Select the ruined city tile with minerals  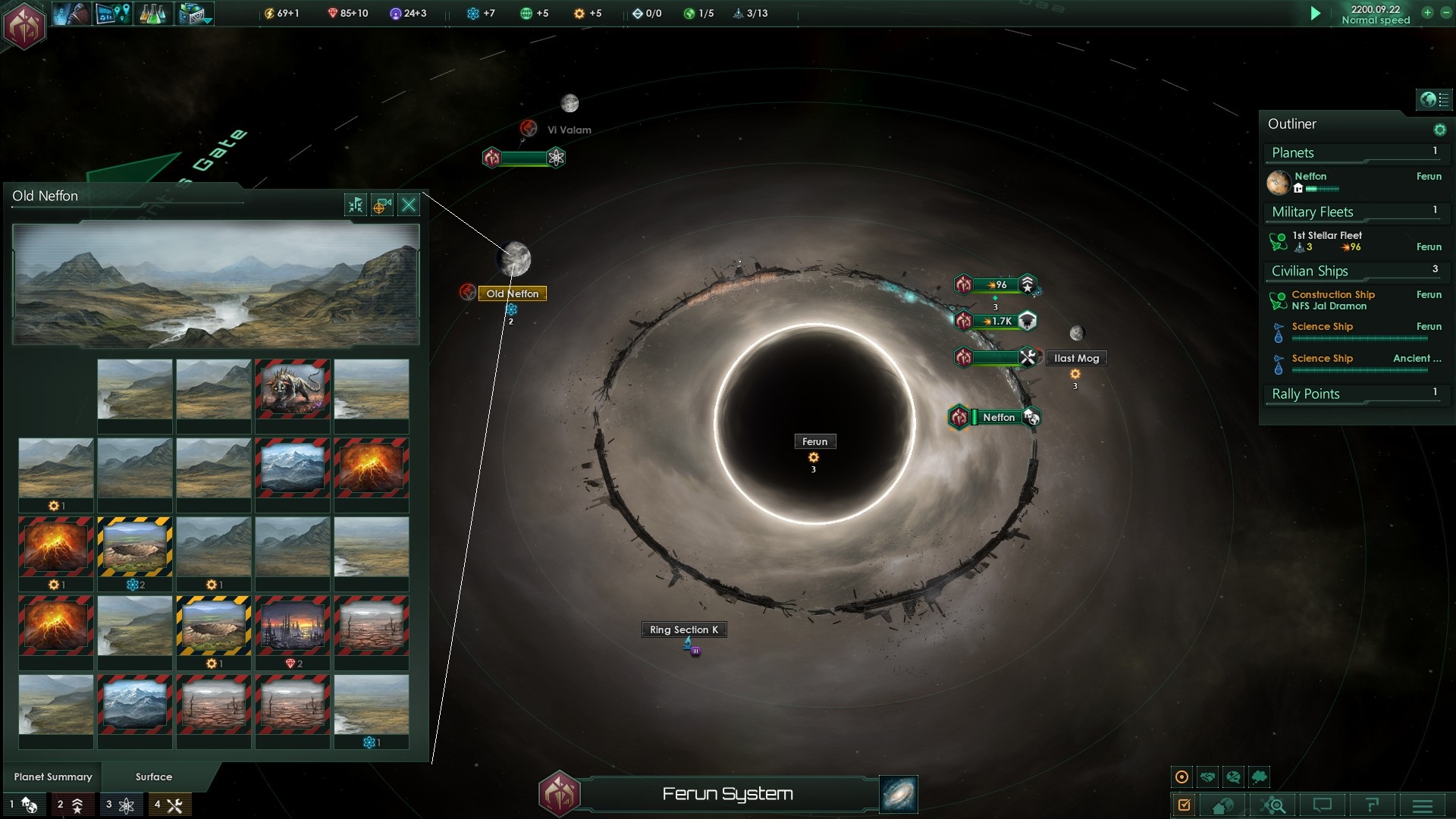293,626
